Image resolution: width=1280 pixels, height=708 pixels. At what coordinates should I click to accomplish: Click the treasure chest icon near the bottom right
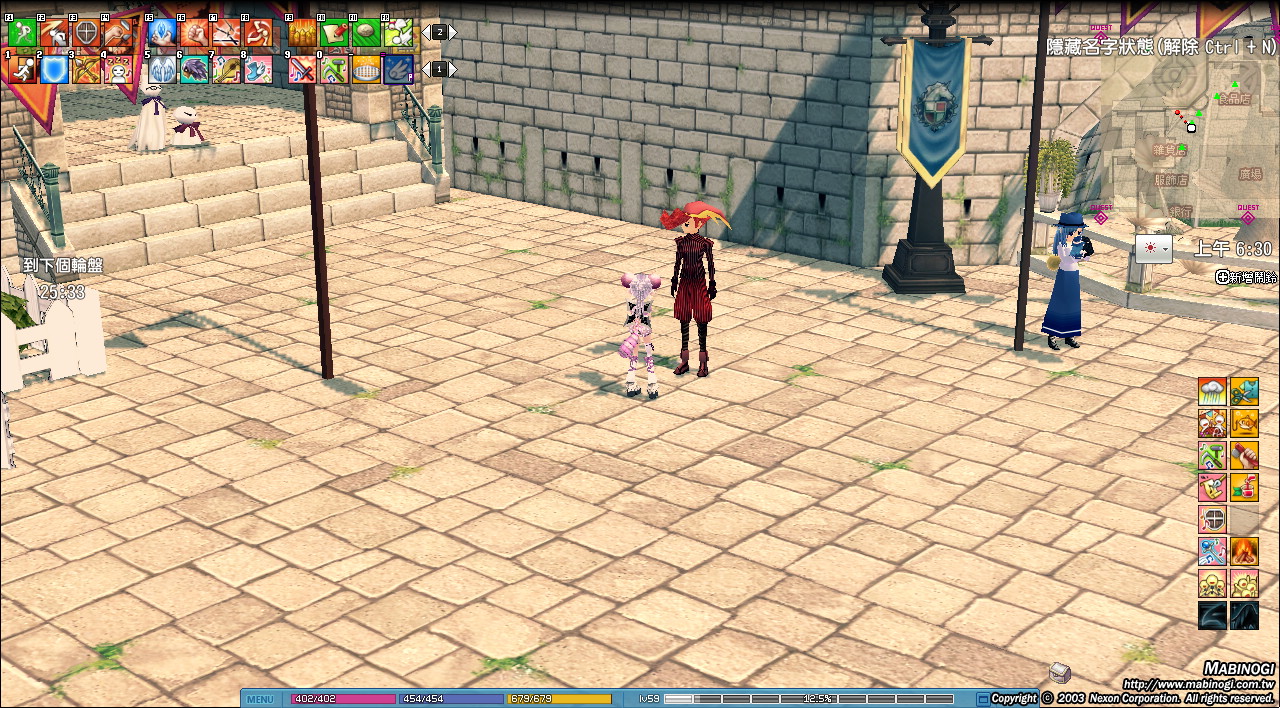click(1060, 672)
